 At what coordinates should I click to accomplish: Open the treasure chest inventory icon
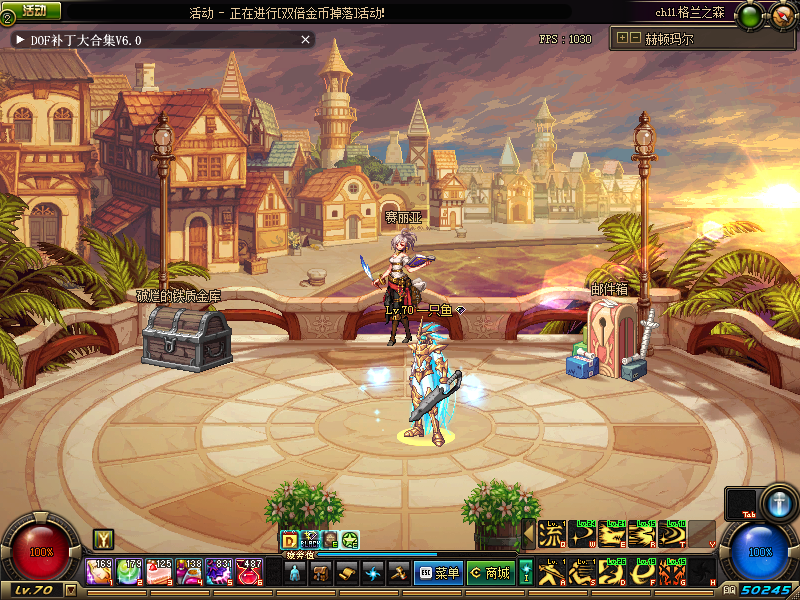pyautogui.click(x=321, y=573)
